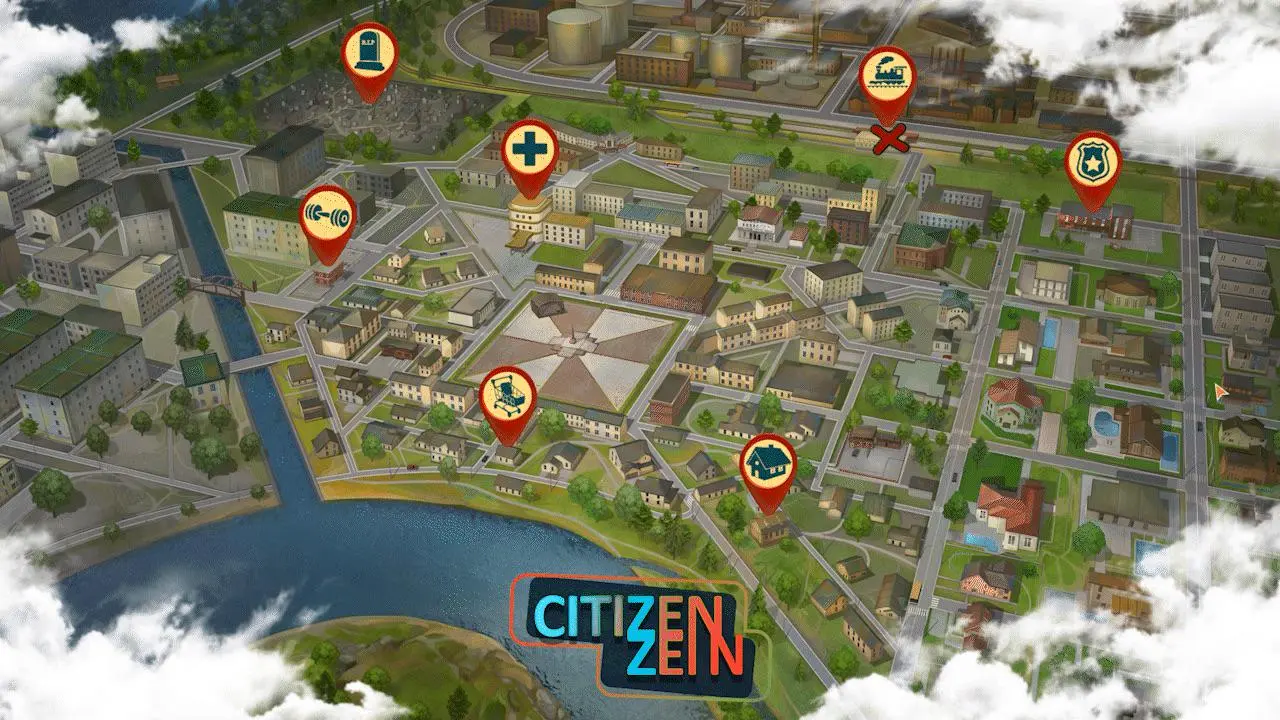Click the red bus on the northern road
This screenshot has height=720, width=1280.
671,165
